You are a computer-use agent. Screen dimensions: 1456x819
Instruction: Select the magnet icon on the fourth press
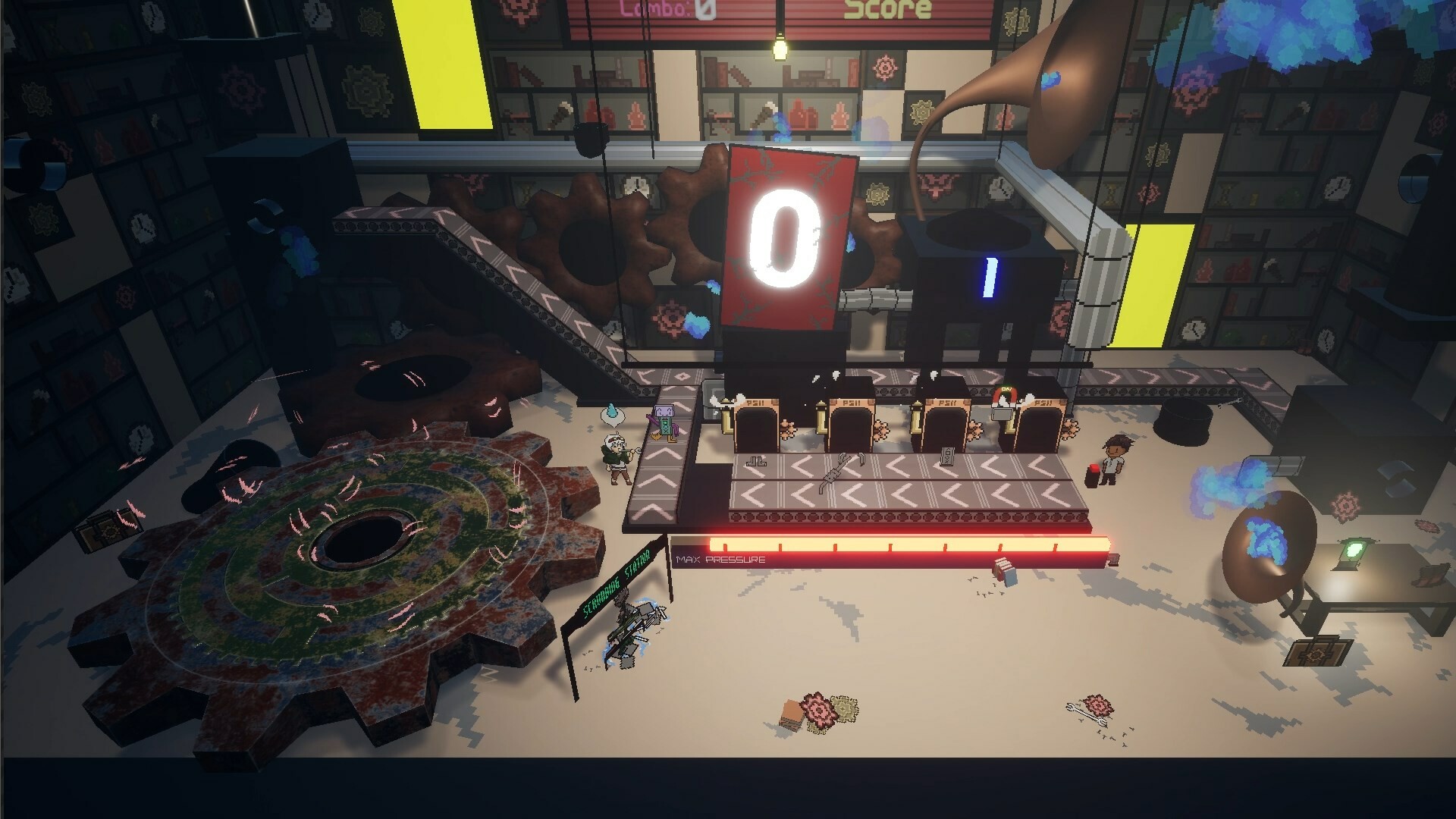(x=1005, y=398)
